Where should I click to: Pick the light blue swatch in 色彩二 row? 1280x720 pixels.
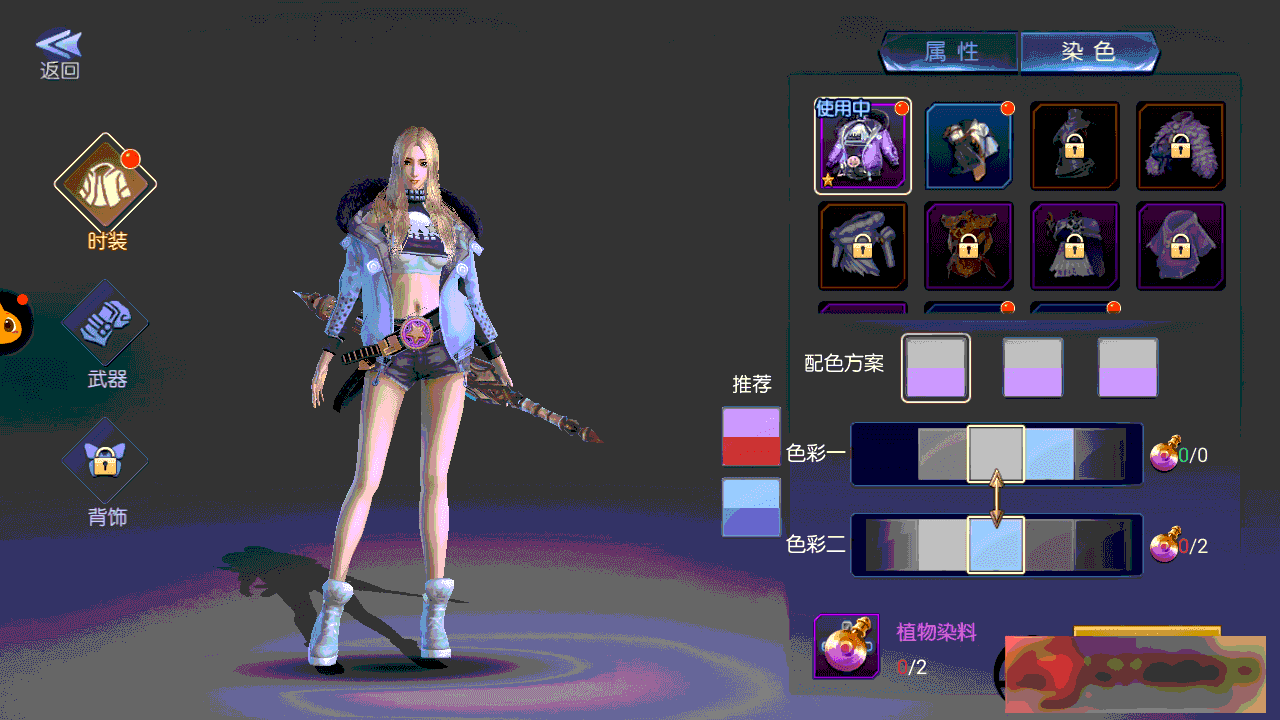pos(995,545)
